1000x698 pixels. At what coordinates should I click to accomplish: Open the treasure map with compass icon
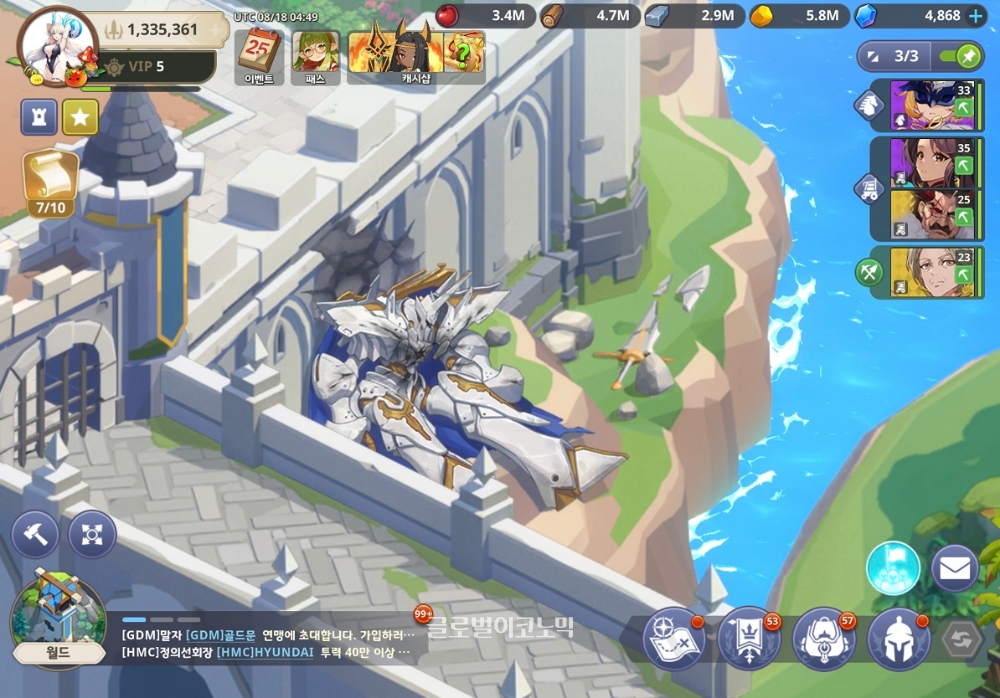673,639
